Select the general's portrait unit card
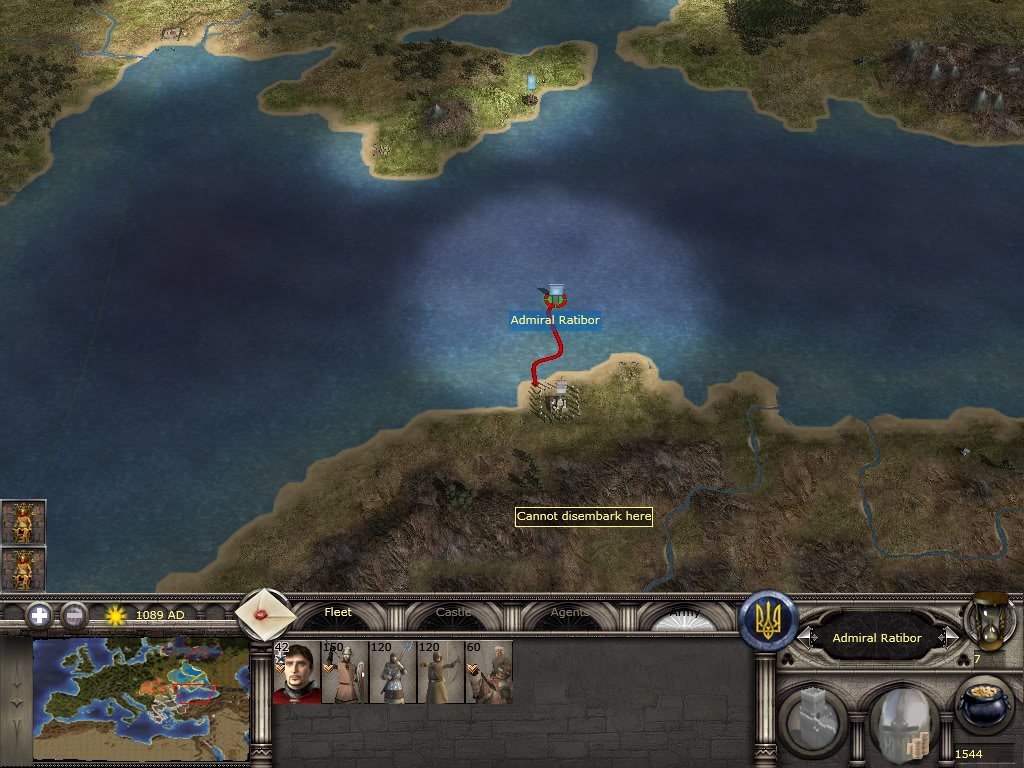 tap(297, 672)
